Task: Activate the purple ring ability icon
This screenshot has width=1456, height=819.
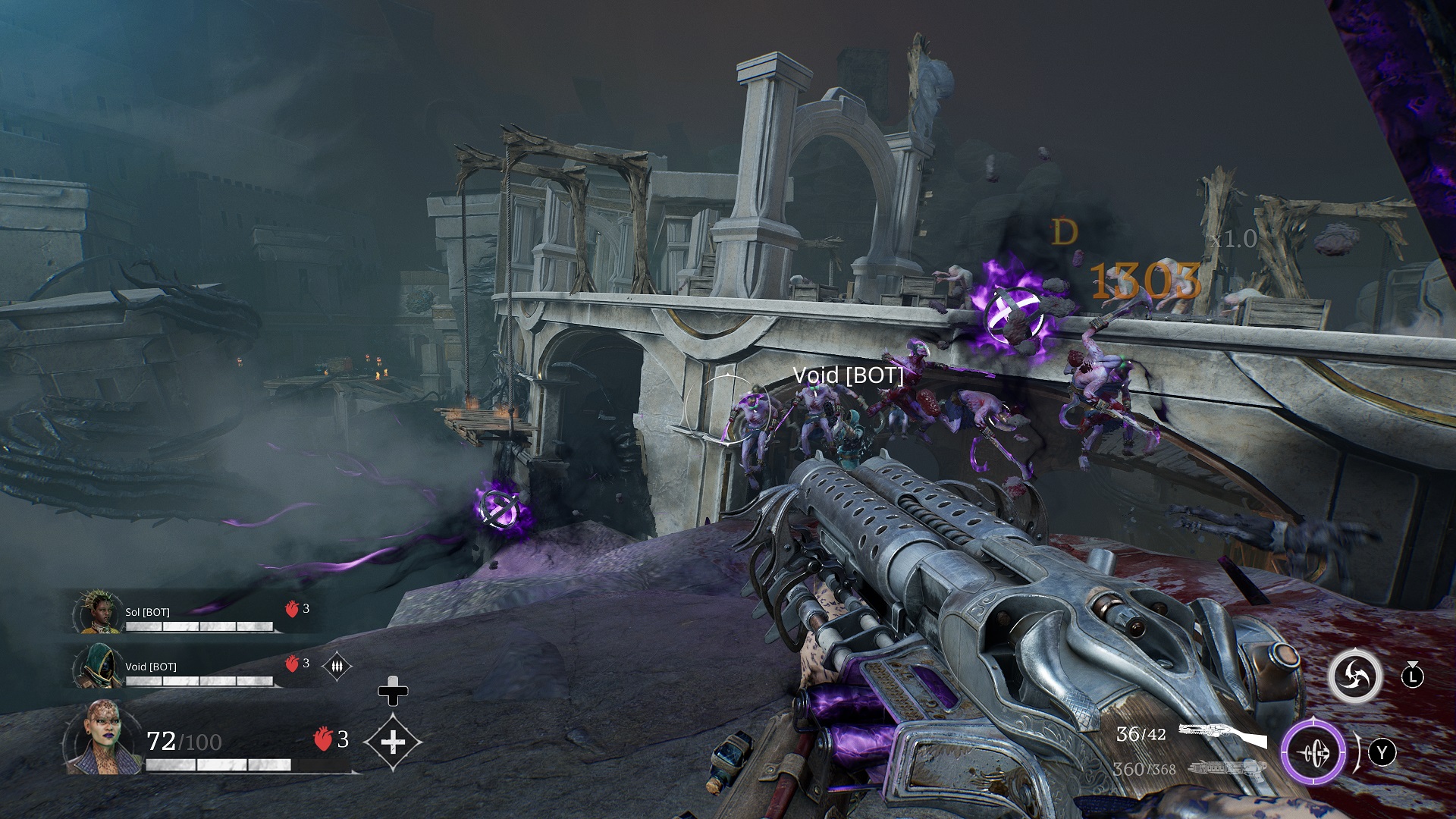Action: point(1313,752)
